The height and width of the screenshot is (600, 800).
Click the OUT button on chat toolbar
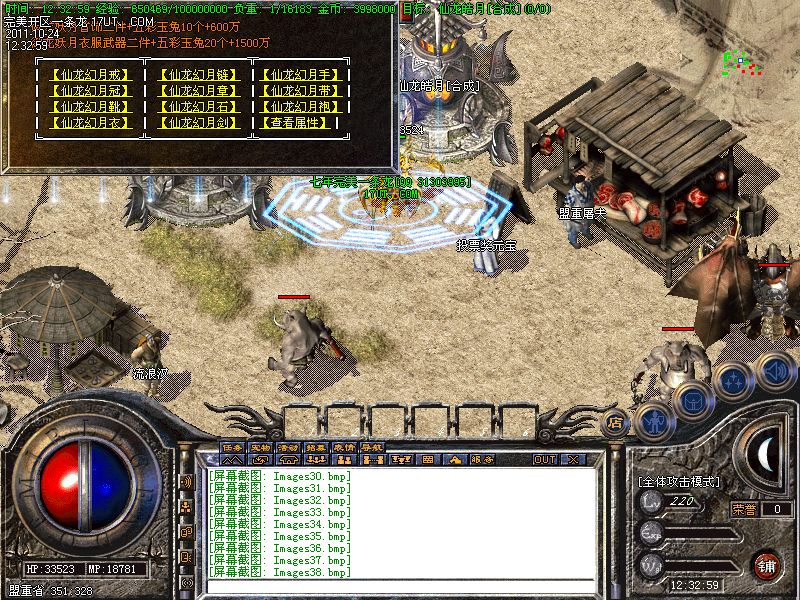pyautogui.click(x=544, y=460)
